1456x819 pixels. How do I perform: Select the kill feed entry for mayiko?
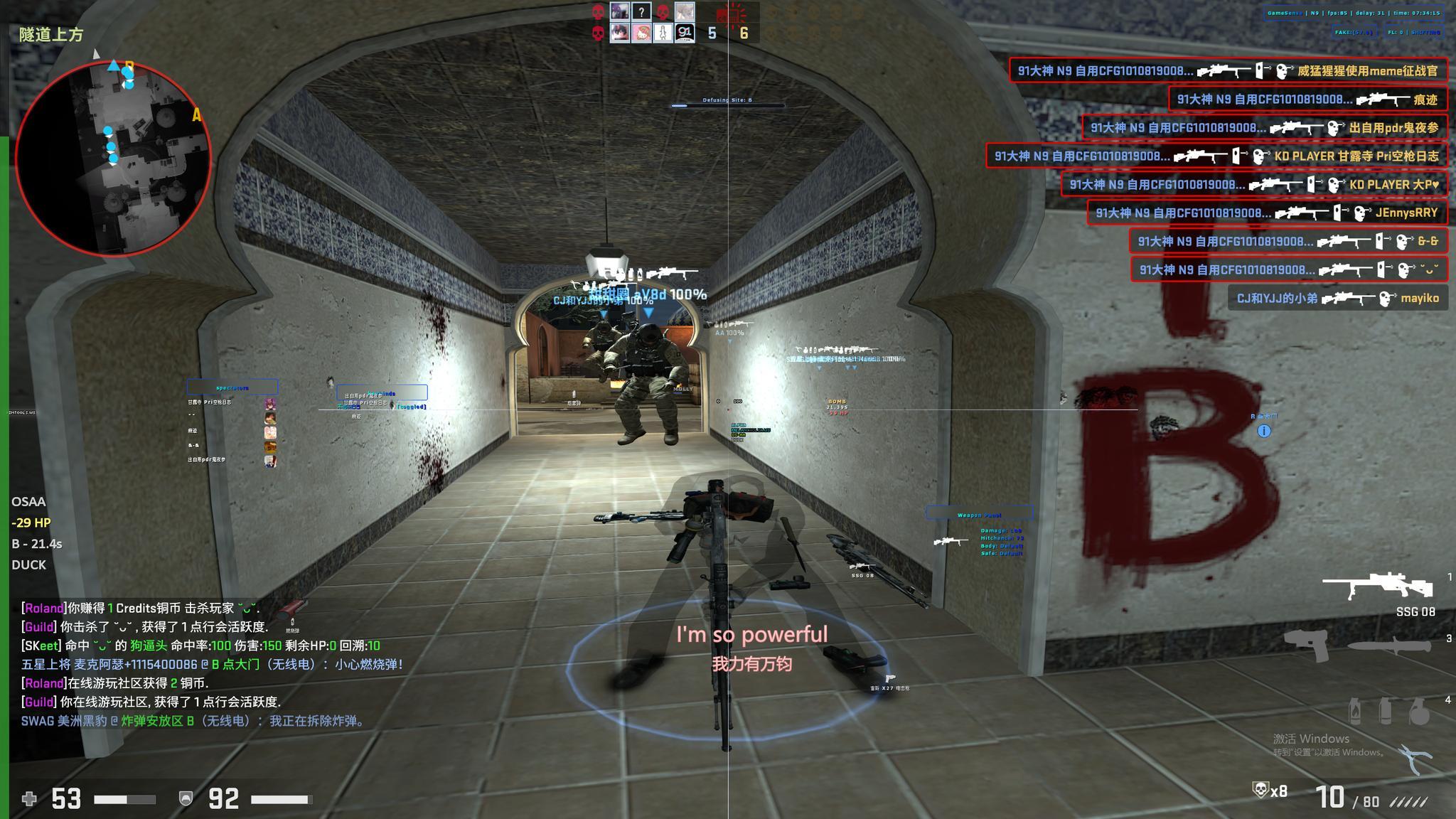1337,298
